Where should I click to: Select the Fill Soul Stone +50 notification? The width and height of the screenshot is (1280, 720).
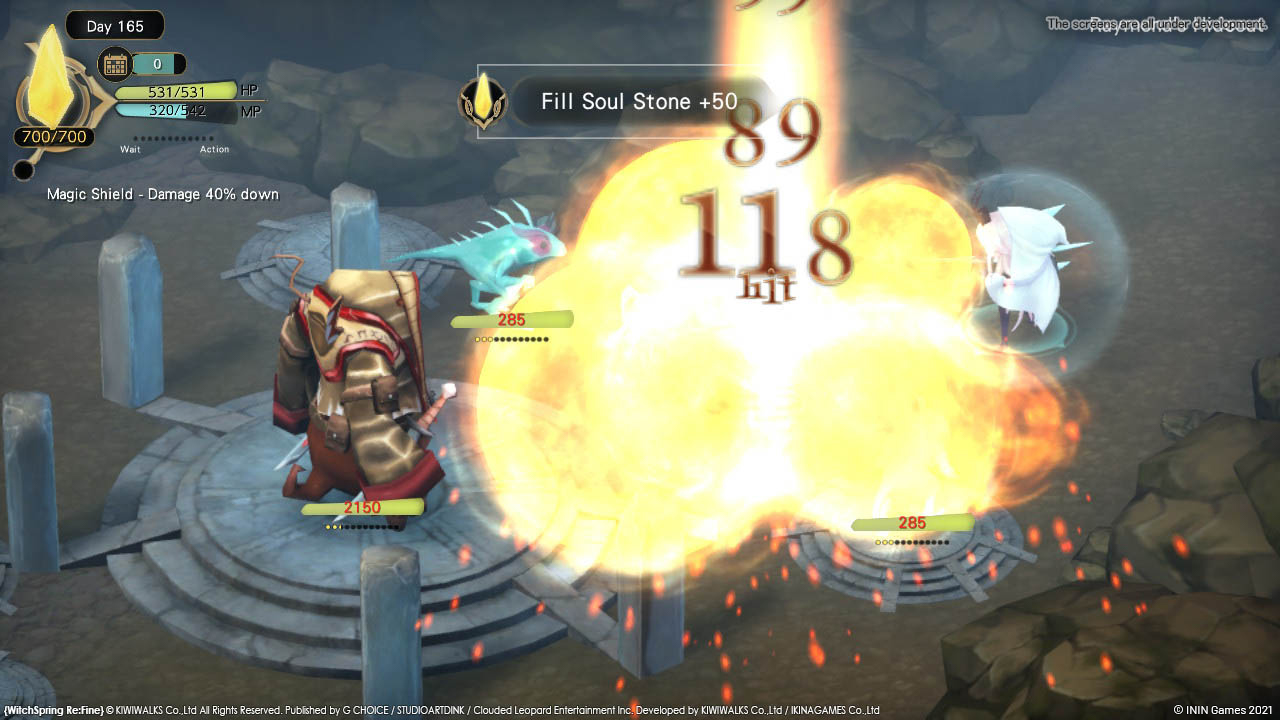pos(638,101)
